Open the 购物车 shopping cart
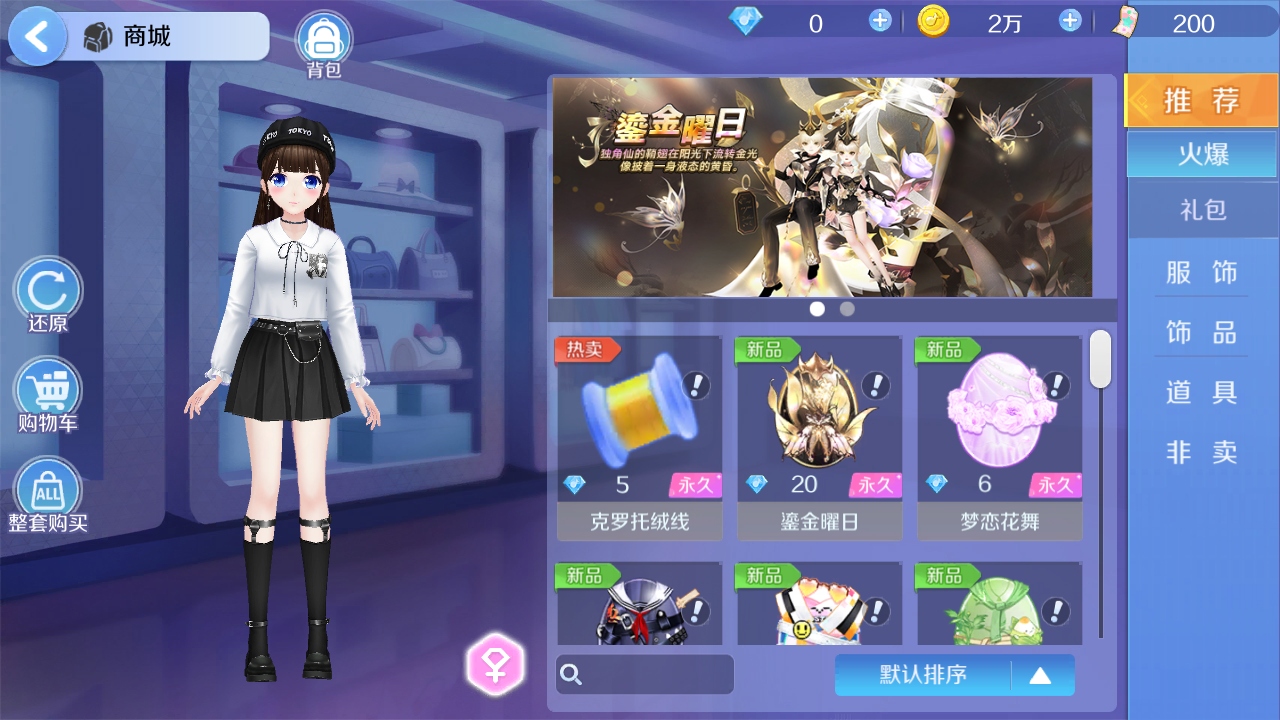This screenshot has width=1280, height=720. (47, 392)
